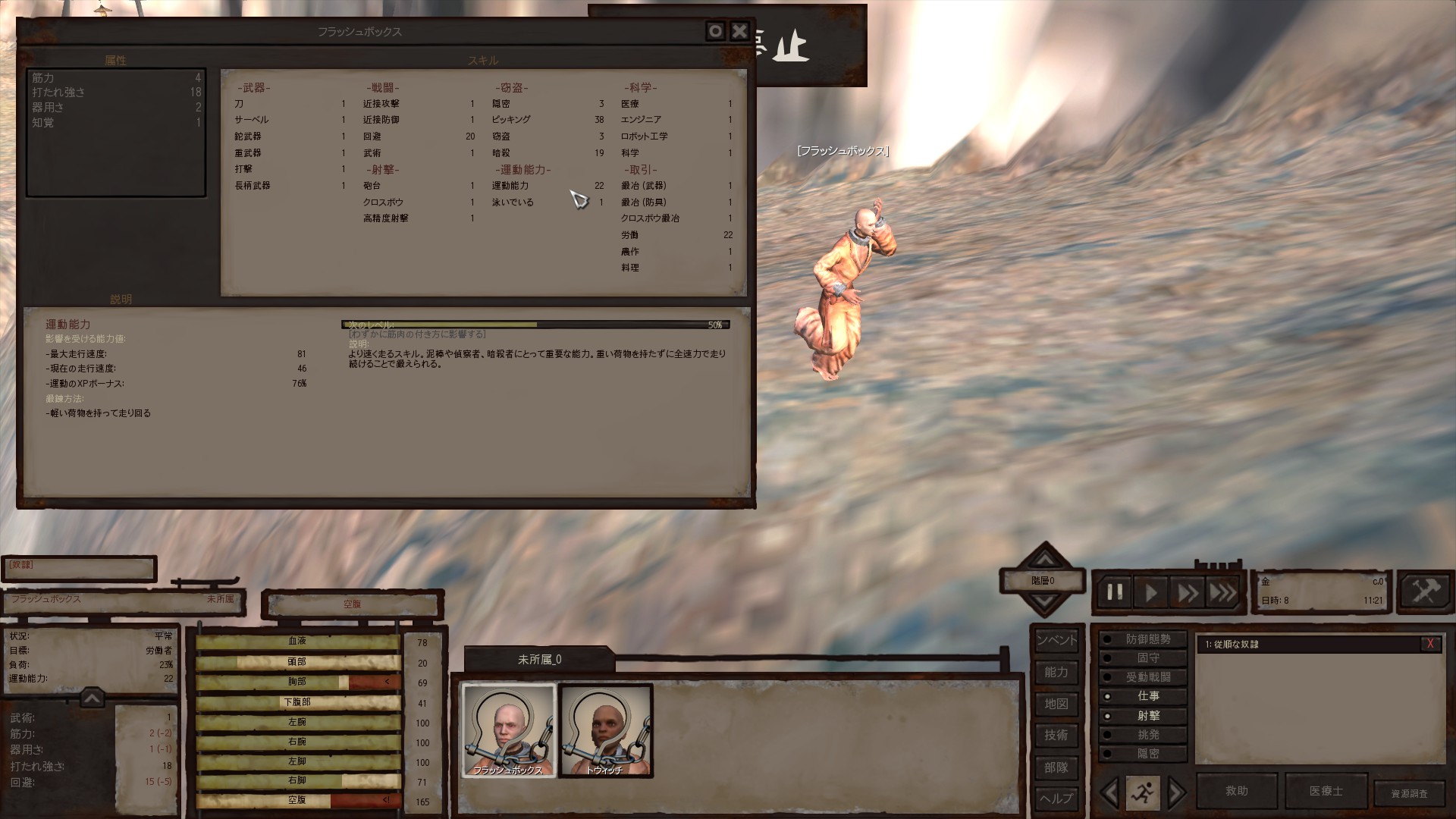Close the フラッシュボックス stats window
This screenshot has height=819, width=1456.
click(739, 31)
